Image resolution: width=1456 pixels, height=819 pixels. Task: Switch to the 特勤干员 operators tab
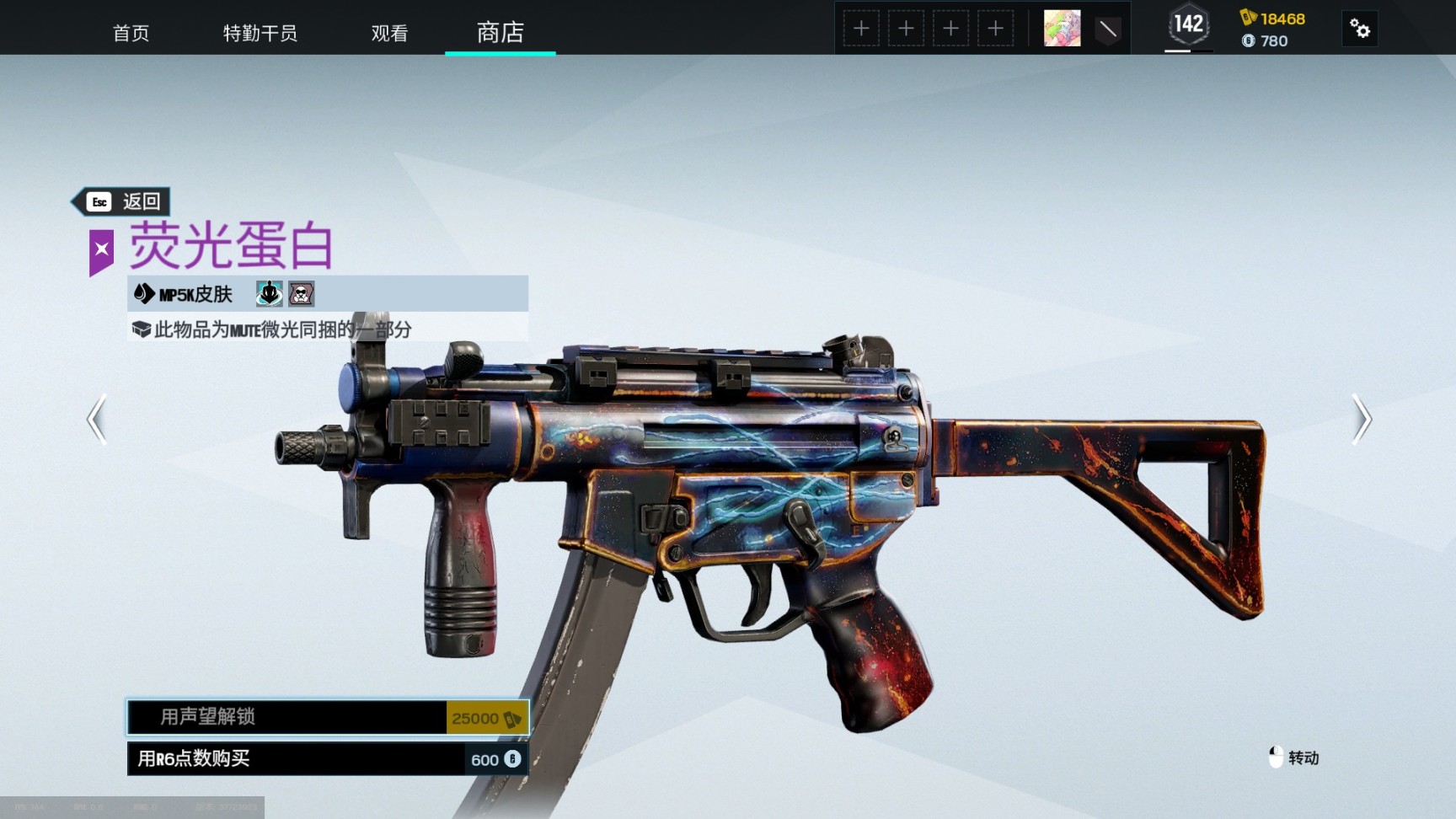260,33
